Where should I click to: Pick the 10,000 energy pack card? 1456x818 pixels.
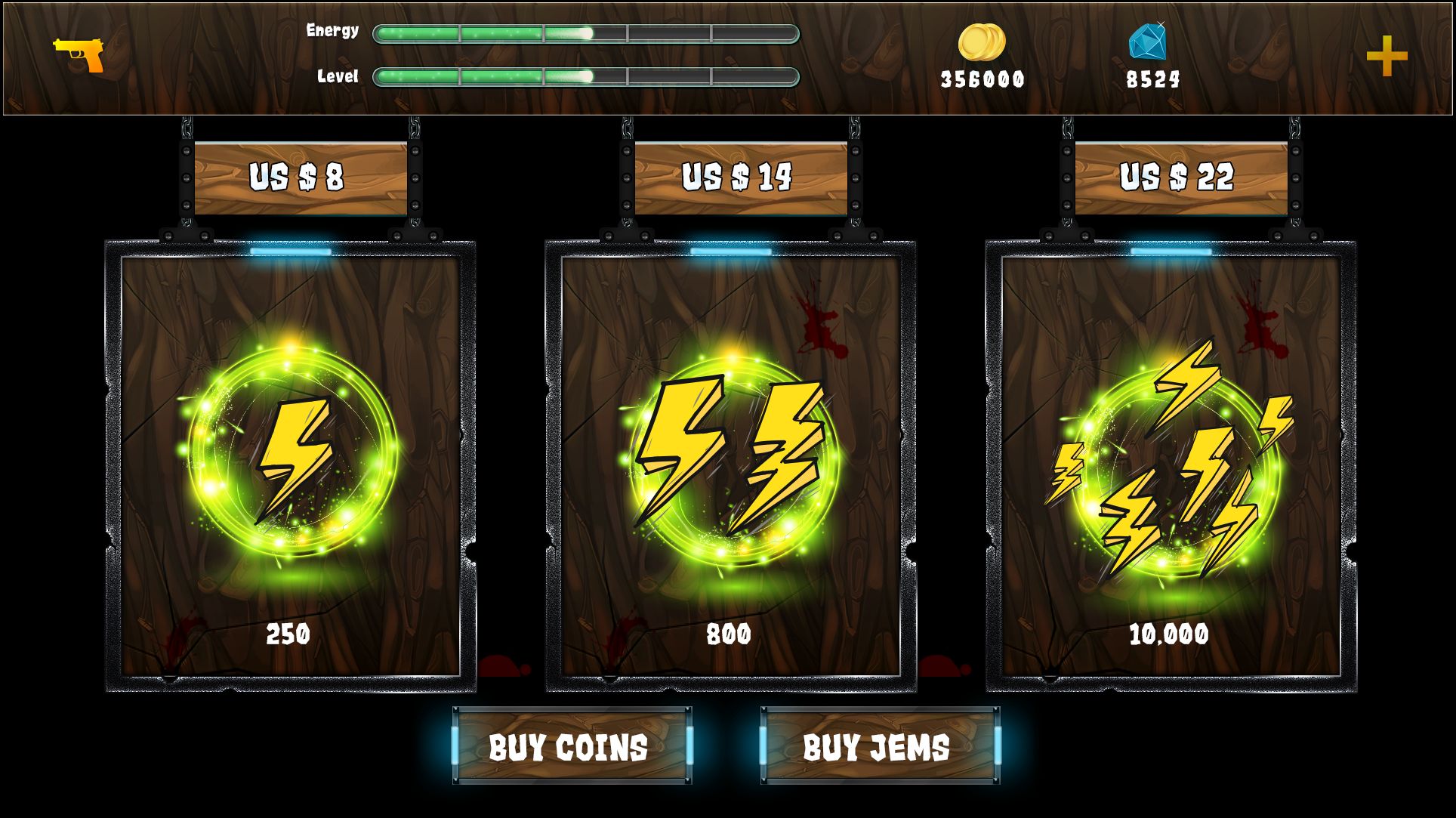[1171, 465]
